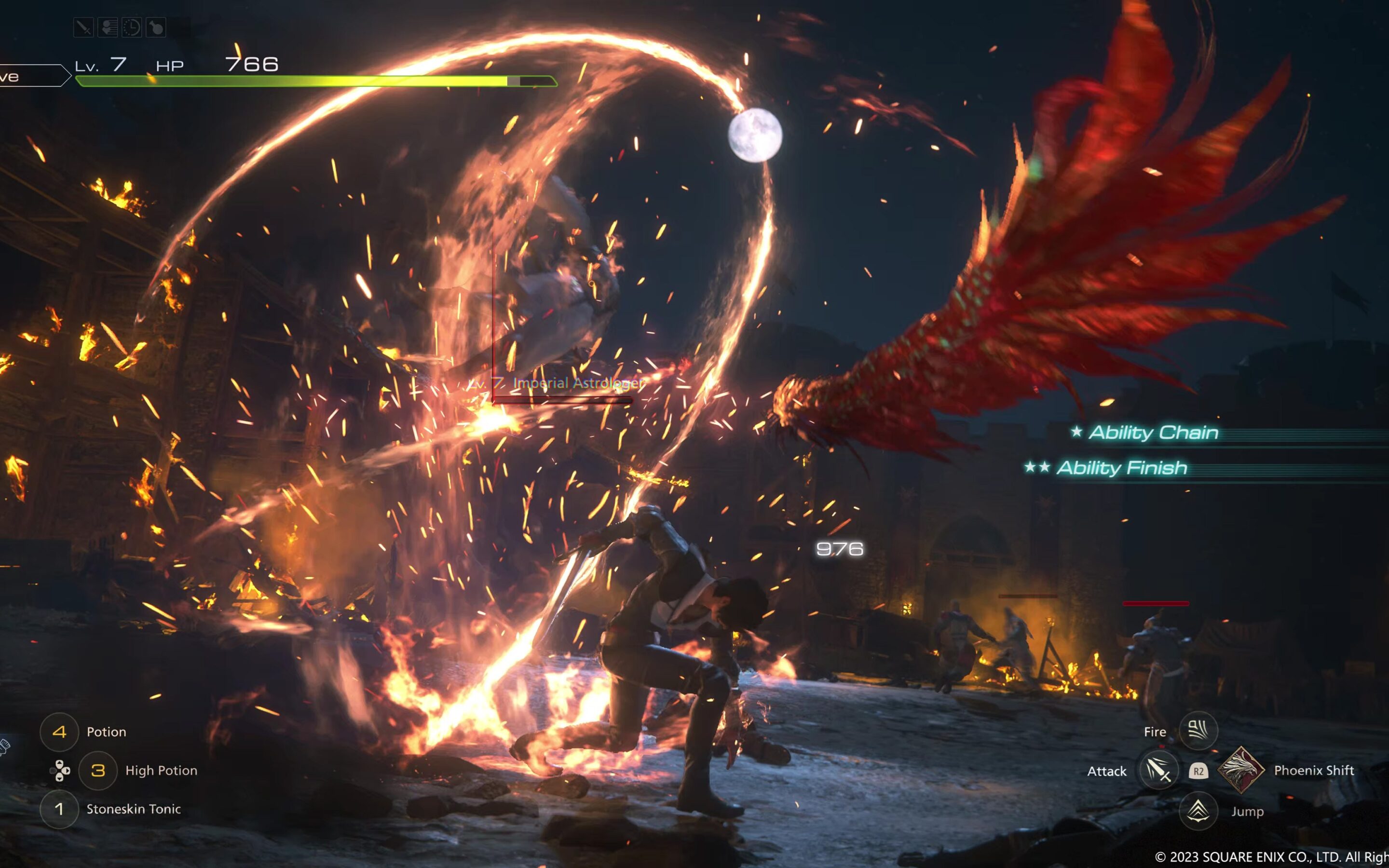Select the clock status icon above the HP bar
The width and height of the screenshot is (1389, 868).
click(x=132, y=27)
